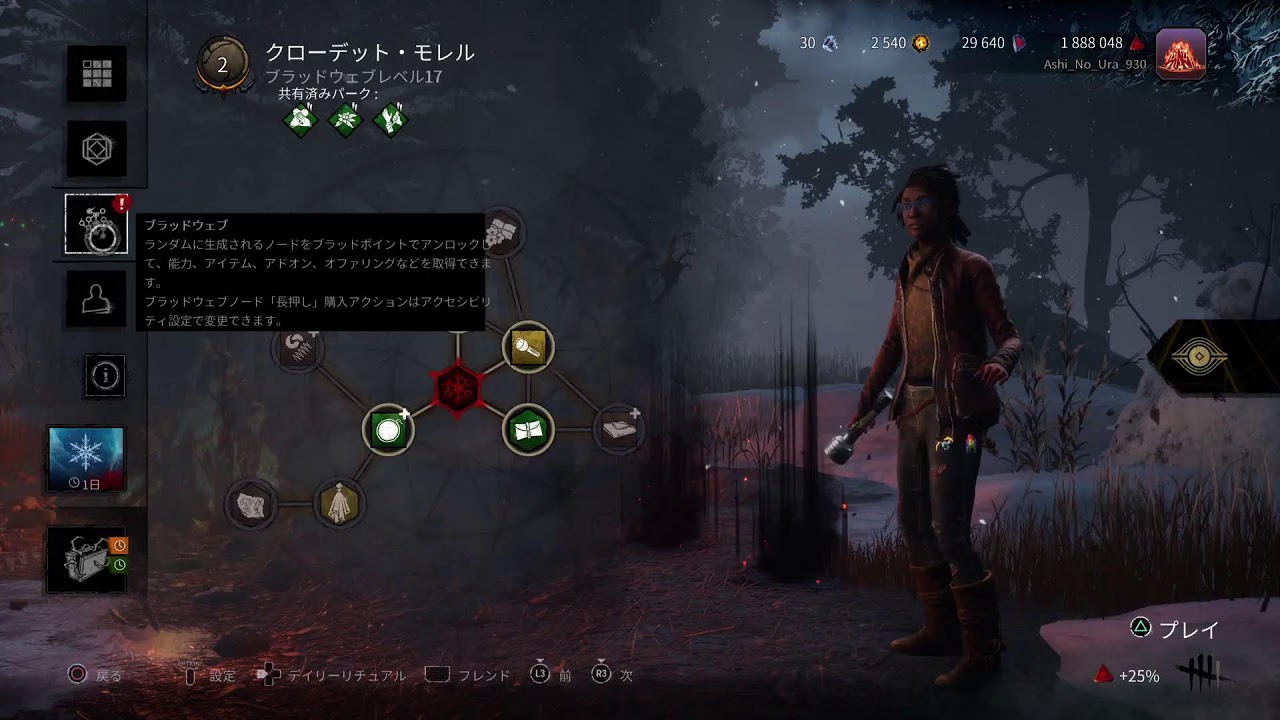Select the dark spring add-on node

(296, 347)
